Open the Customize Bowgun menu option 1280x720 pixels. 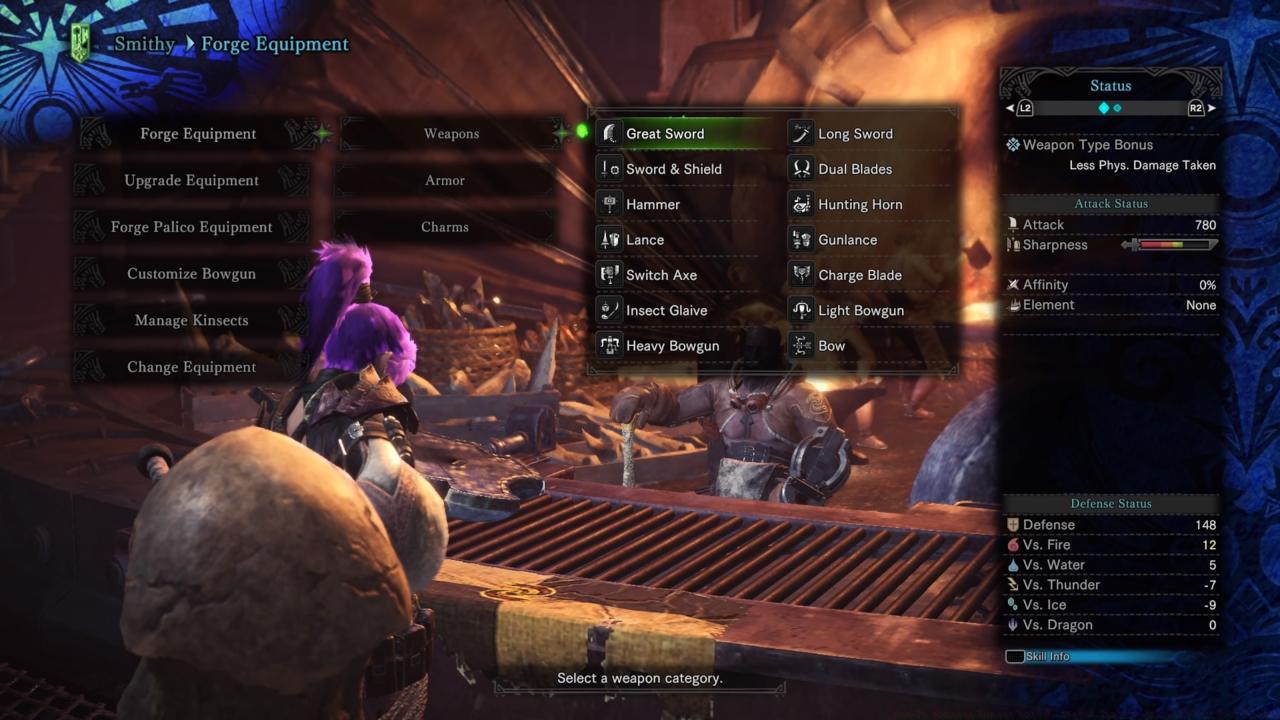[191, 273]
